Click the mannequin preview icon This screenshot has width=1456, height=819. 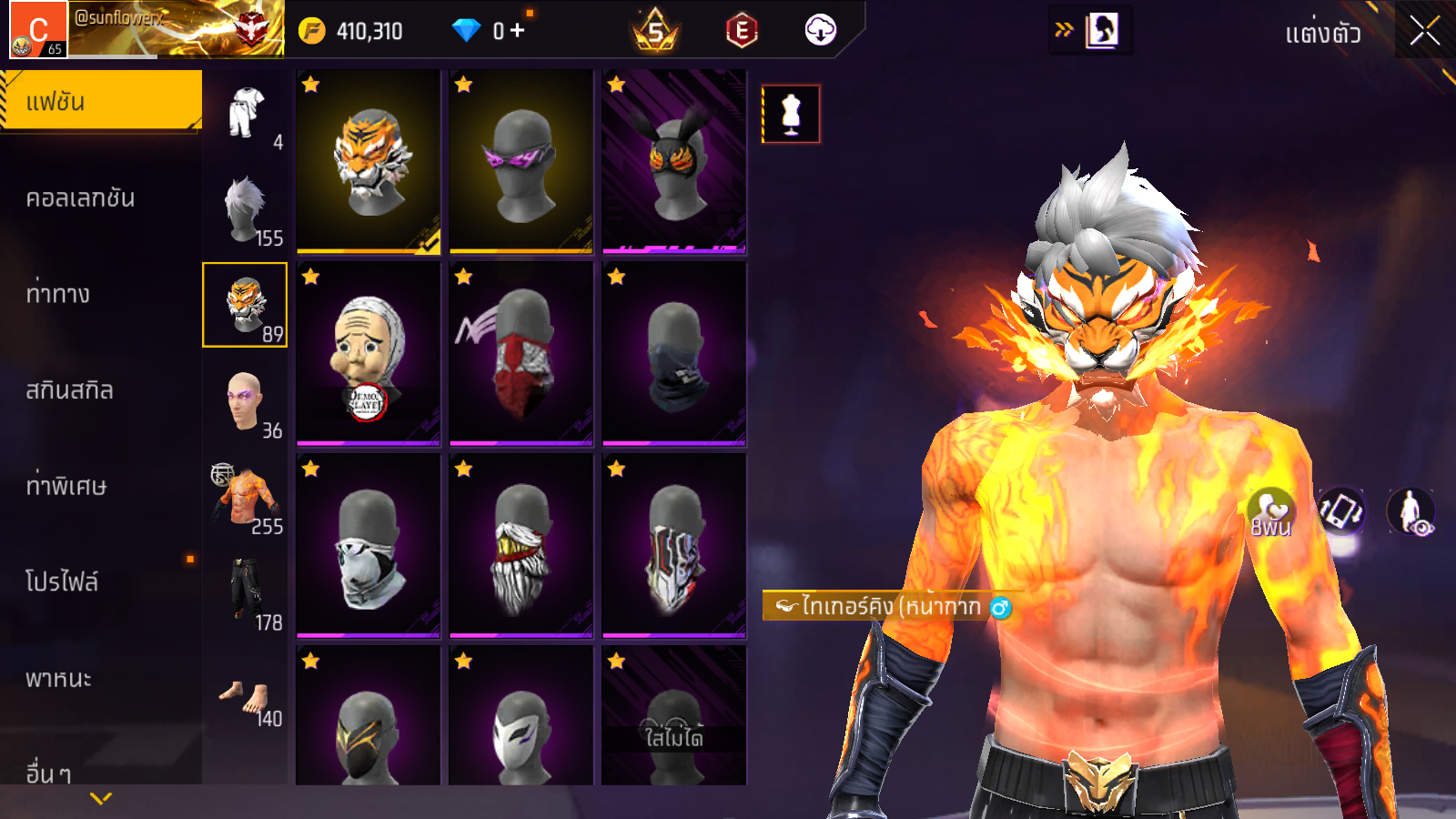tap(791, 115)
